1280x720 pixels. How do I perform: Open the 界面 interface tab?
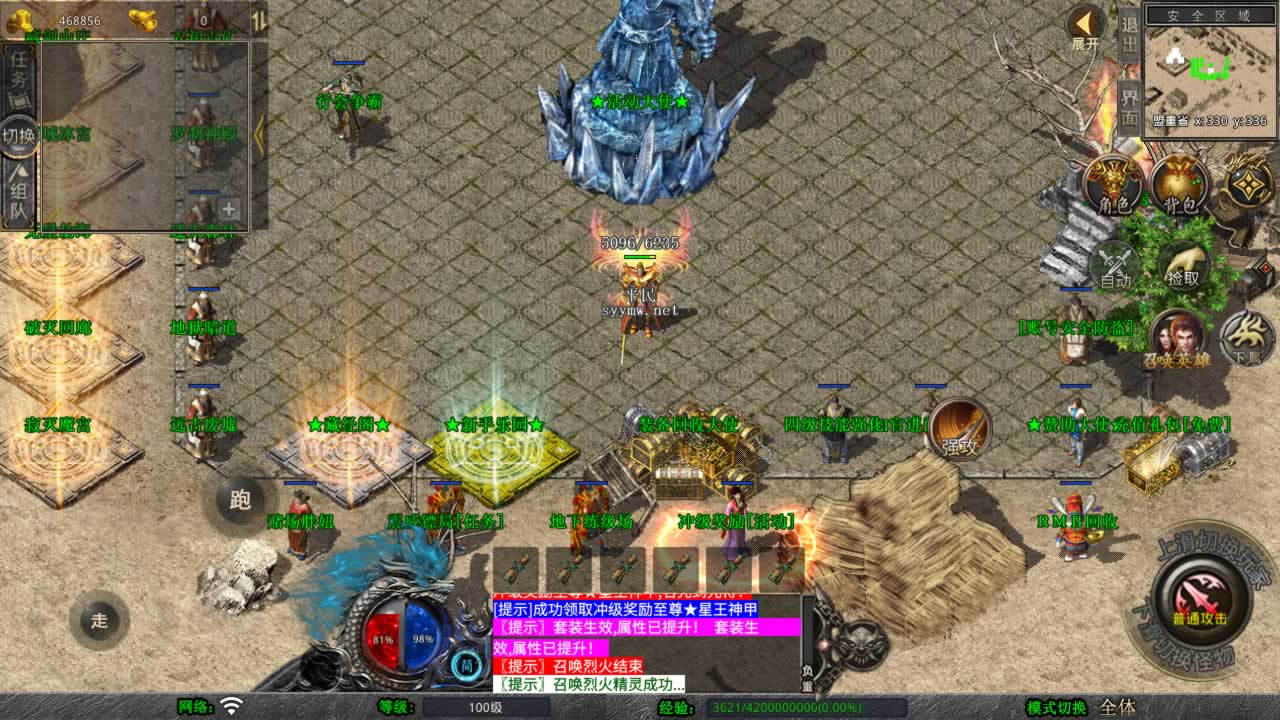(1130, 106)
